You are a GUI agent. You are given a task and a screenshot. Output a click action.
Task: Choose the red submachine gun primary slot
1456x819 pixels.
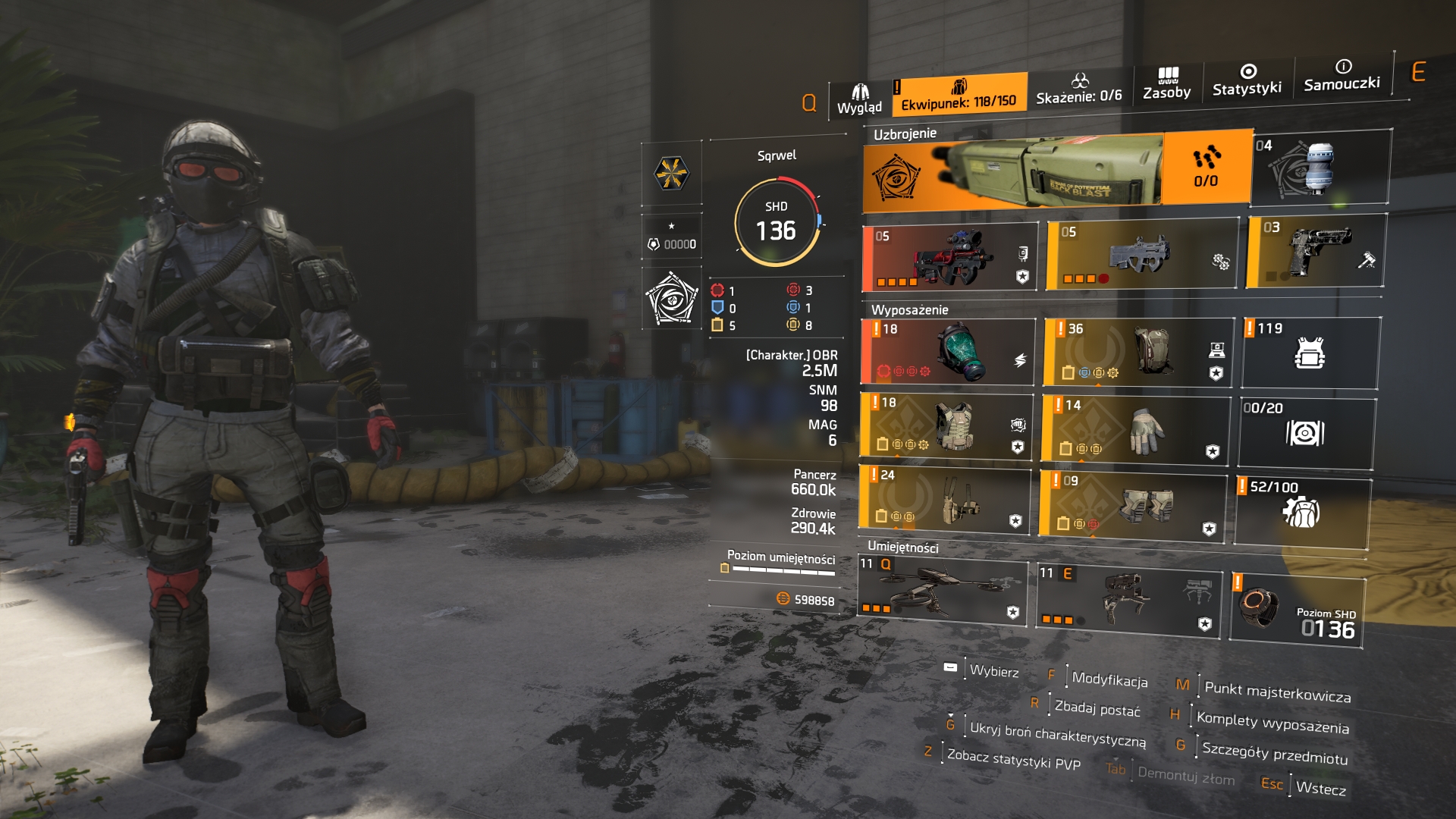[x=951, y=257]
